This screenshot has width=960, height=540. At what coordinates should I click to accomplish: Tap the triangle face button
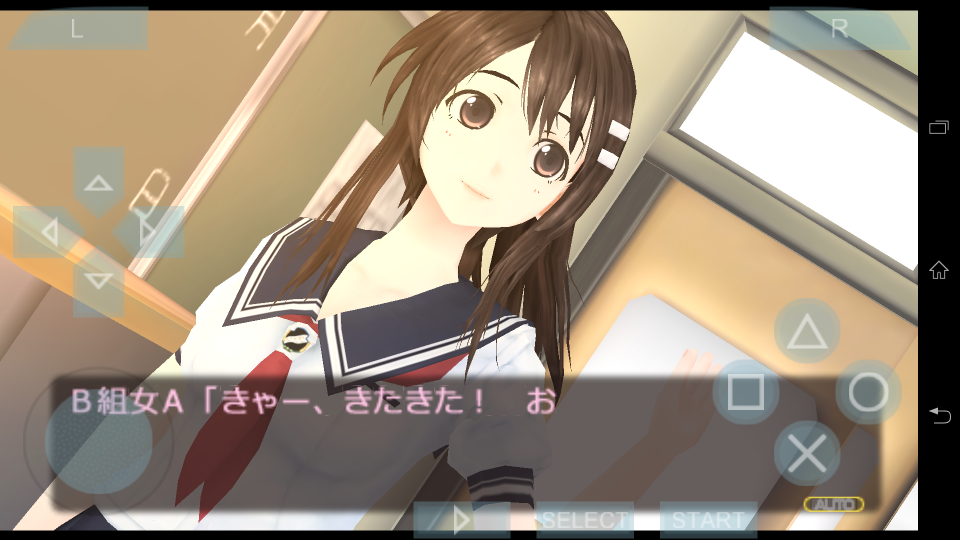(806, 332)
